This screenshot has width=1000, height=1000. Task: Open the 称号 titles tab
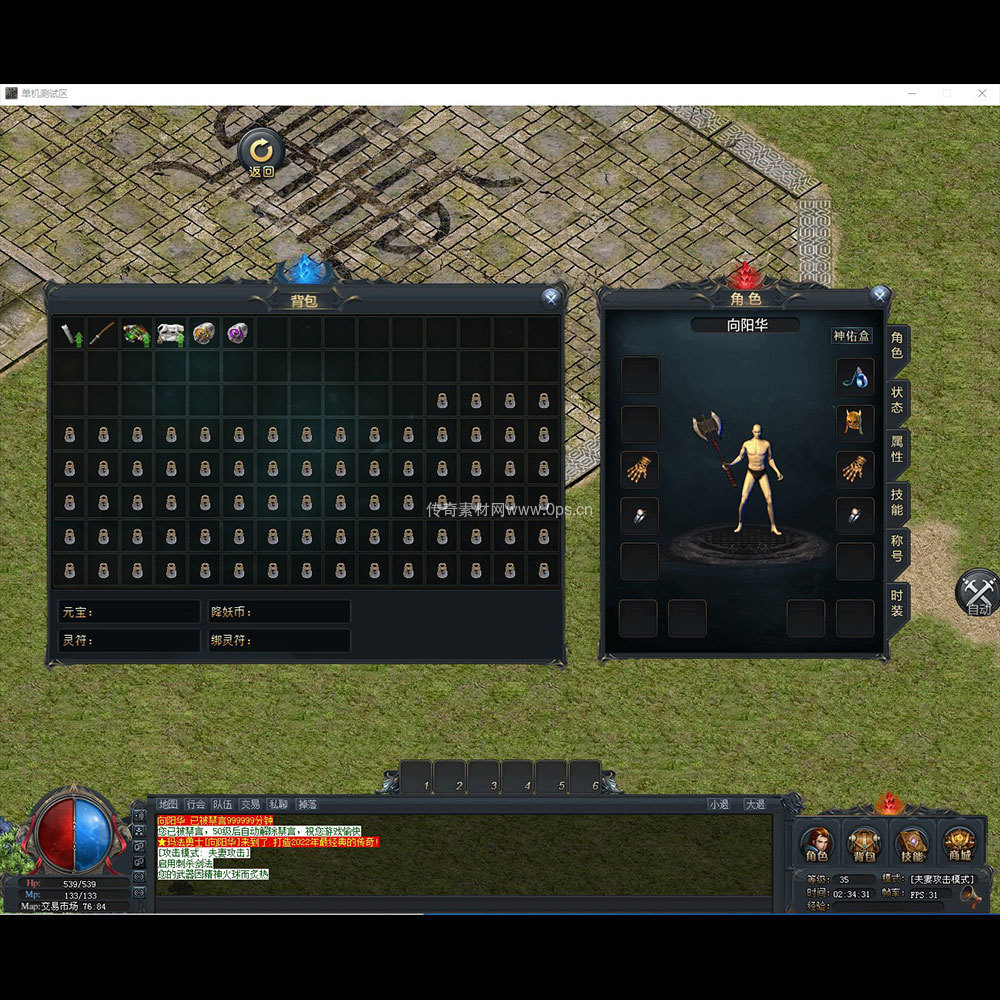(x=897, y=548)
